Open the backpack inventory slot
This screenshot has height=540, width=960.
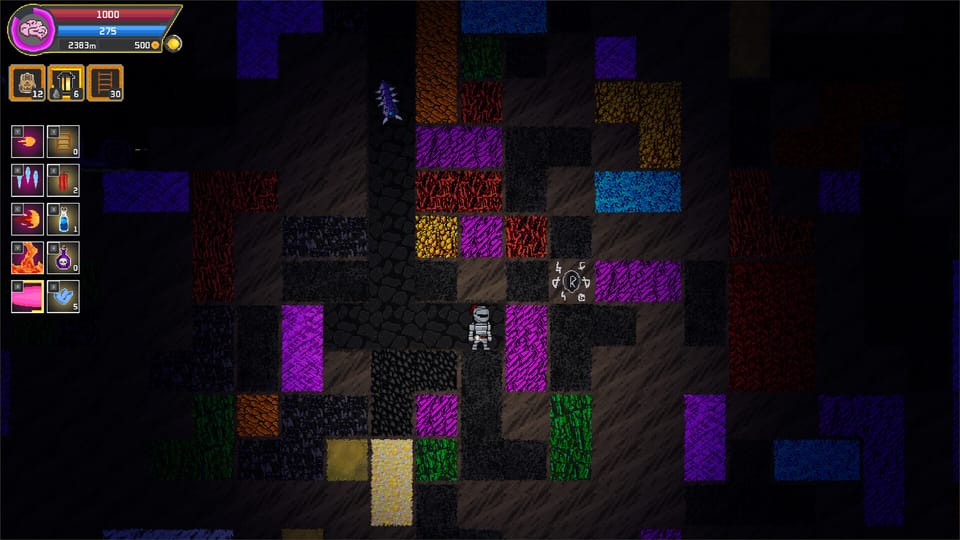pos(26,82)
